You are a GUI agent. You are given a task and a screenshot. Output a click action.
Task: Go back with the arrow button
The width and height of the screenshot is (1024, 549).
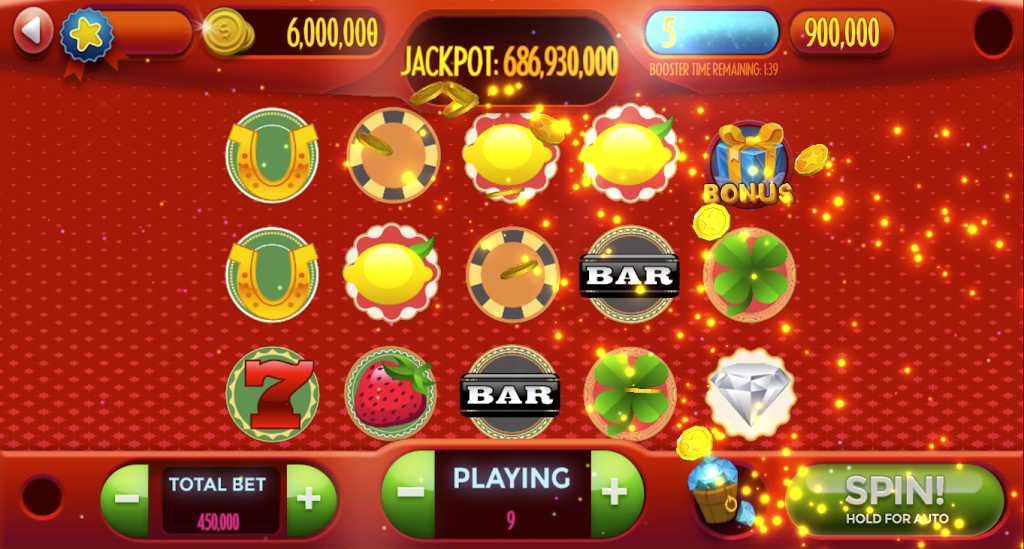[33, 31]
